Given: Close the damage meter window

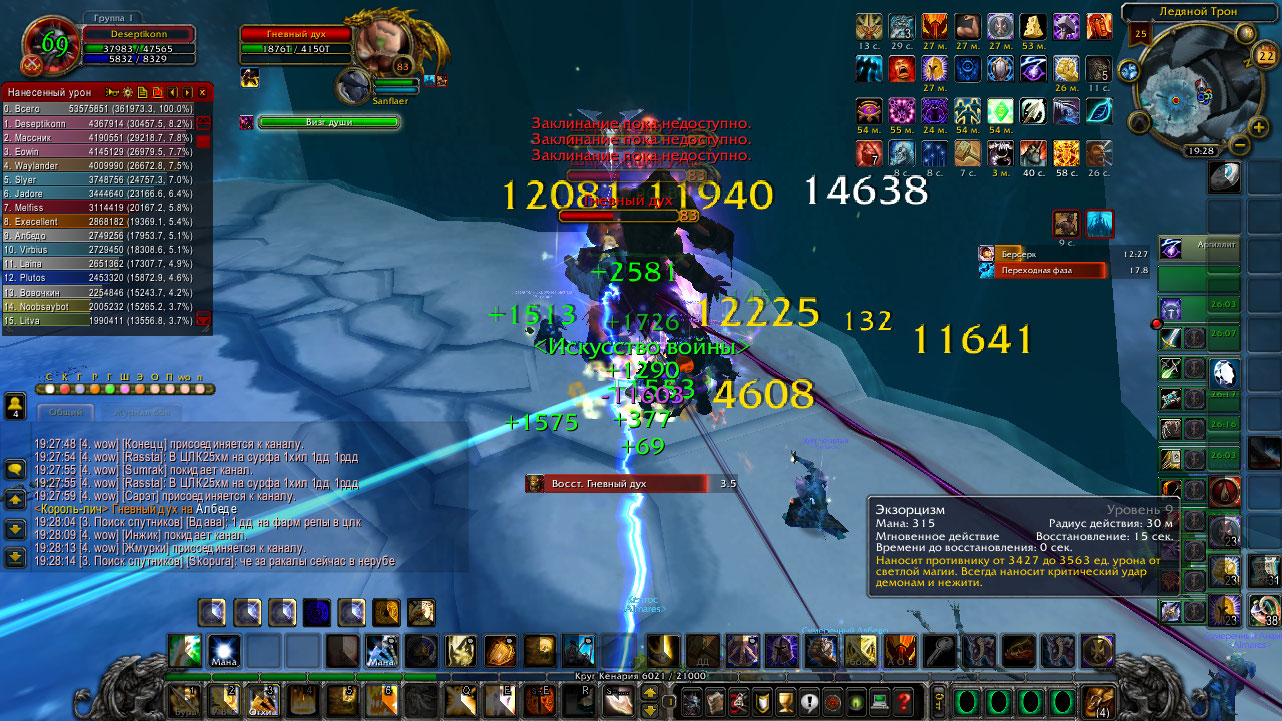Looking at the screenshot, I should [202, 92].
